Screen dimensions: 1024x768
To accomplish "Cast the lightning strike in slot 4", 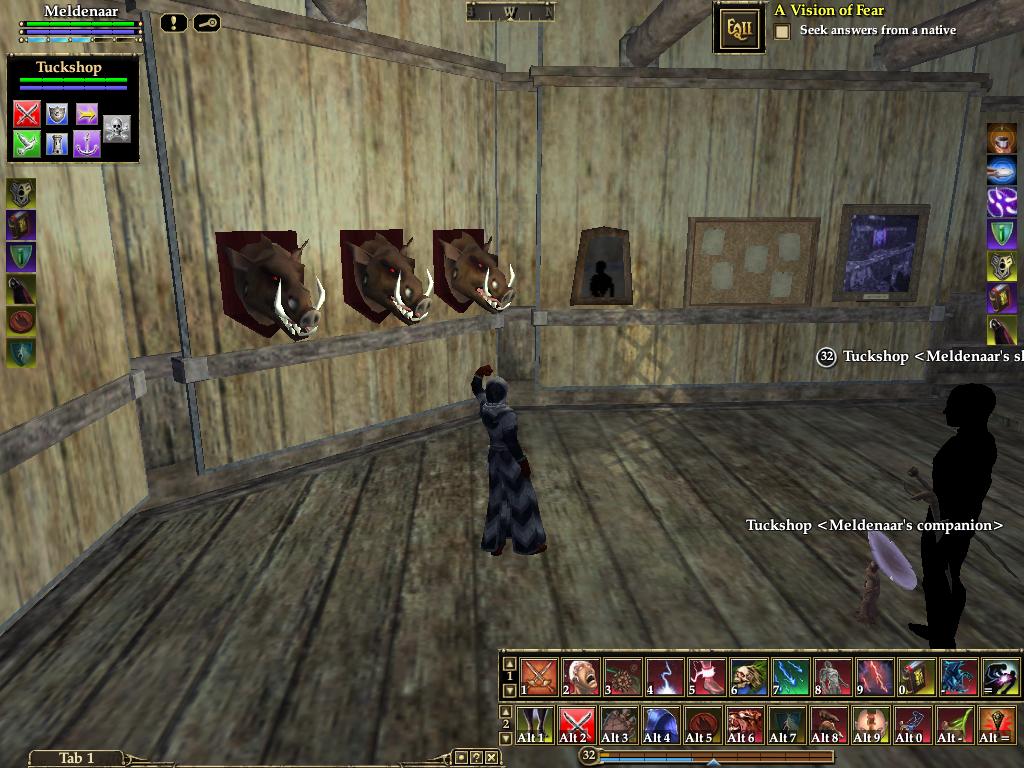I will pos(664,677).
